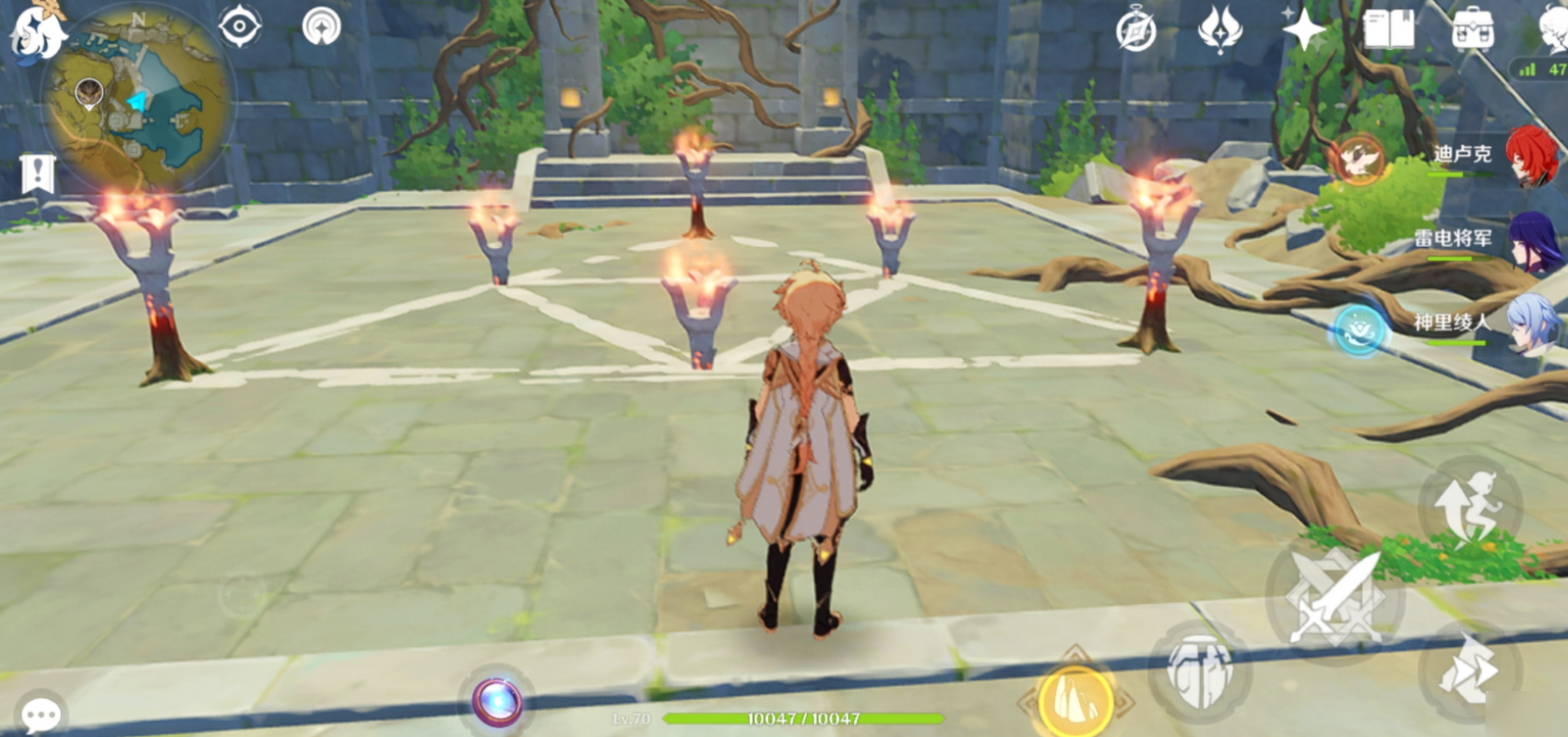Image resolution: width=1568 pixels, height=737 pixels.
Task: Activate the Elemental Sight eye icon
Action: click(240, 26)
